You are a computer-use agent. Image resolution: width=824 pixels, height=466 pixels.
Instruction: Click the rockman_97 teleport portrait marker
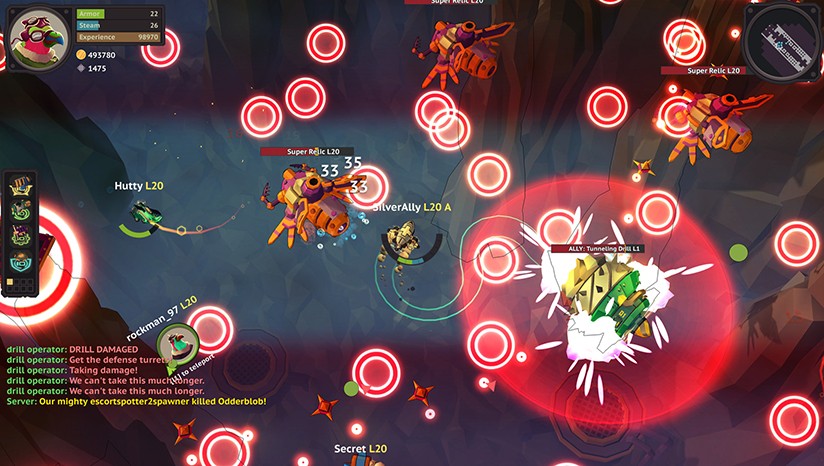click(177, 346)
